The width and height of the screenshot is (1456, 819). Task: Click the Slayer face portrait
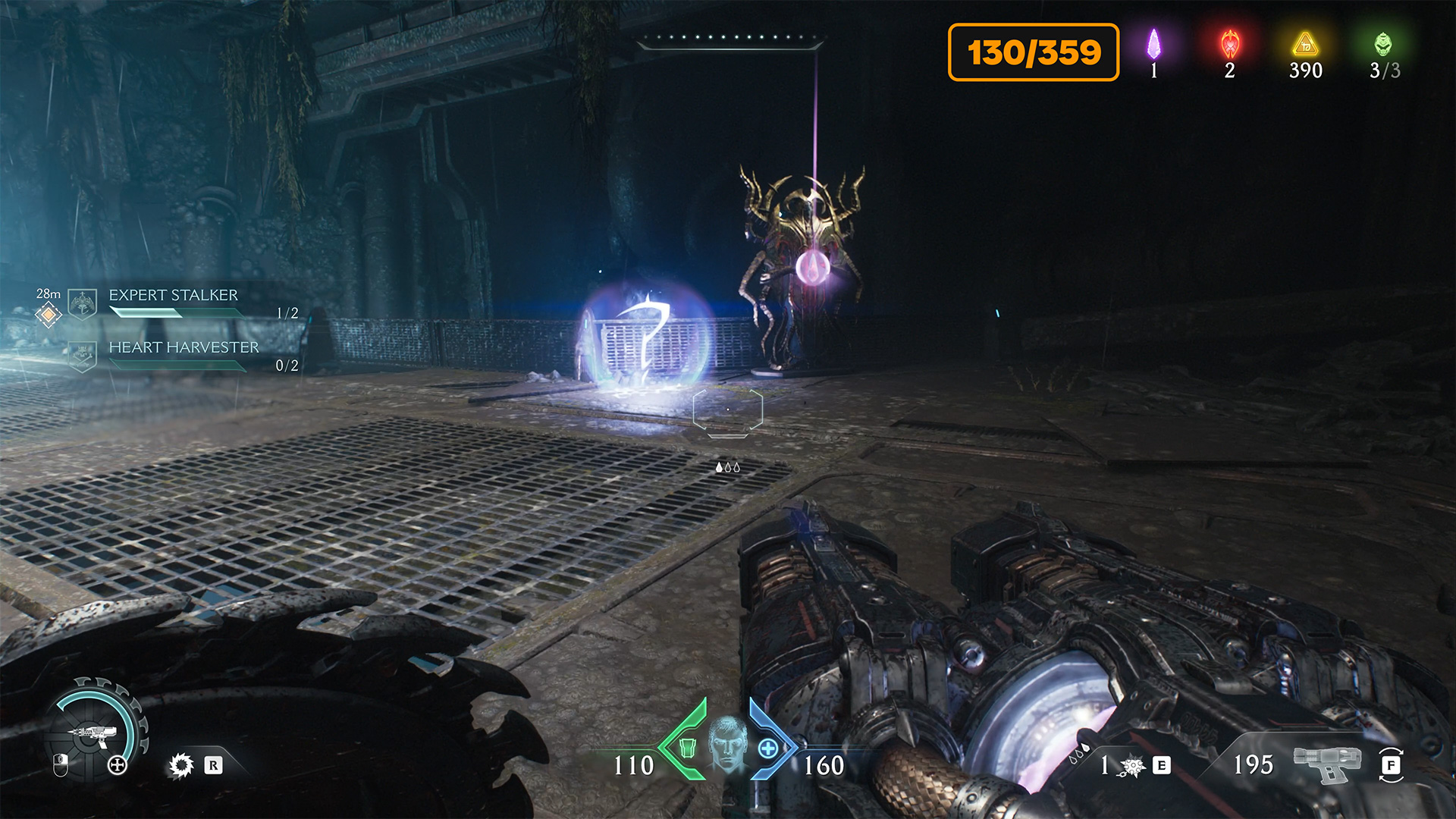pos(727,743)
